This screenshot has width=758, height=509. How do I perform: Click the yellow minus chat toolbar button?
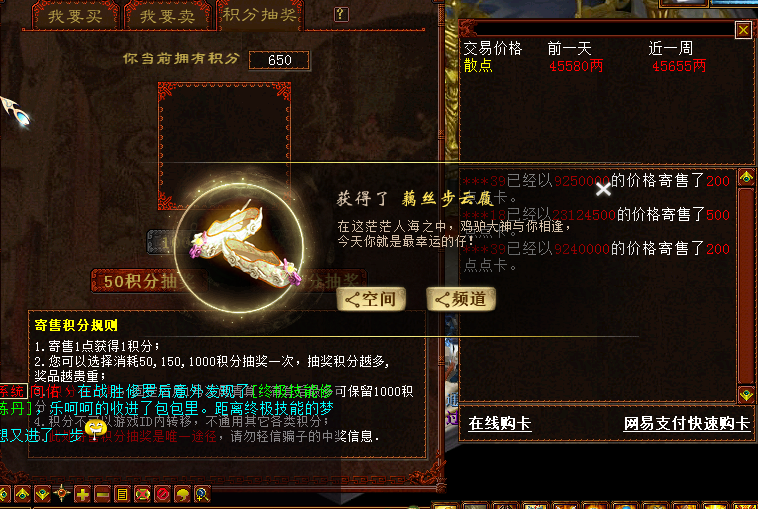click(x=102, y=494)
